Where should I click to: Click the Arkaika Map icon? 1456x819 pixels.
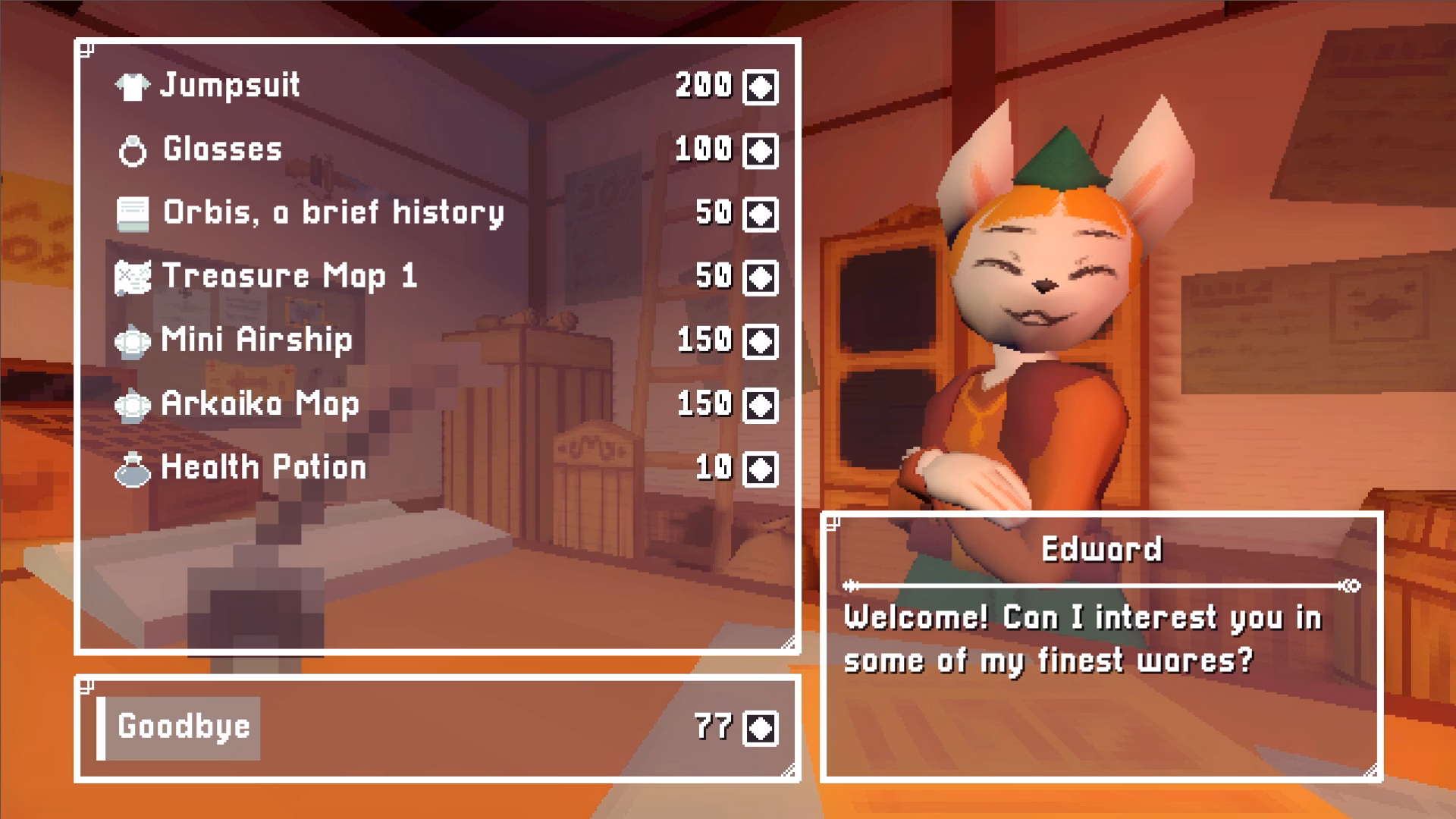coord(133,404)
